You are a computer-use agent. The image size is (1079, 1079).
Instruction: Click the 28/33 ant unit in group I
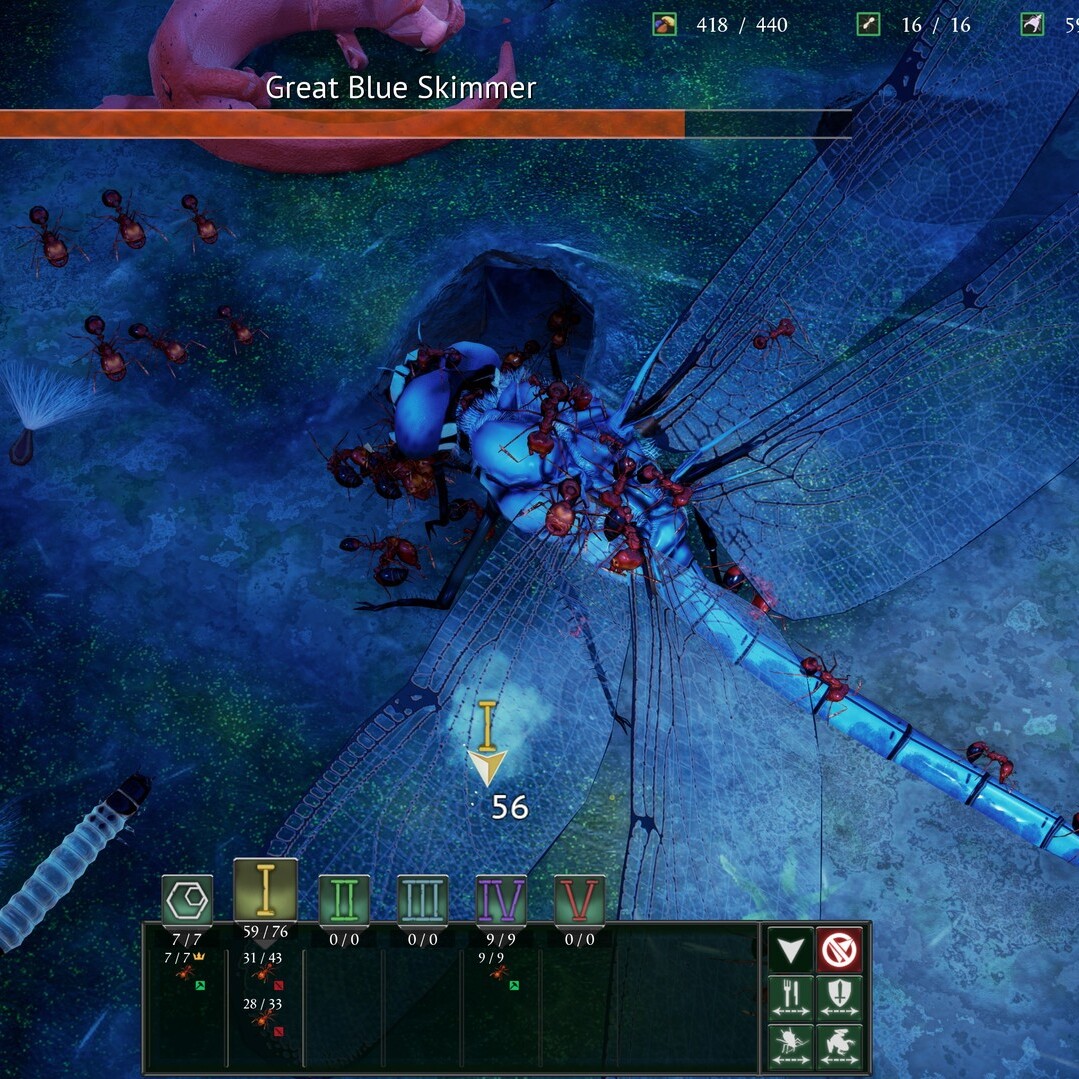(264, 1017)
